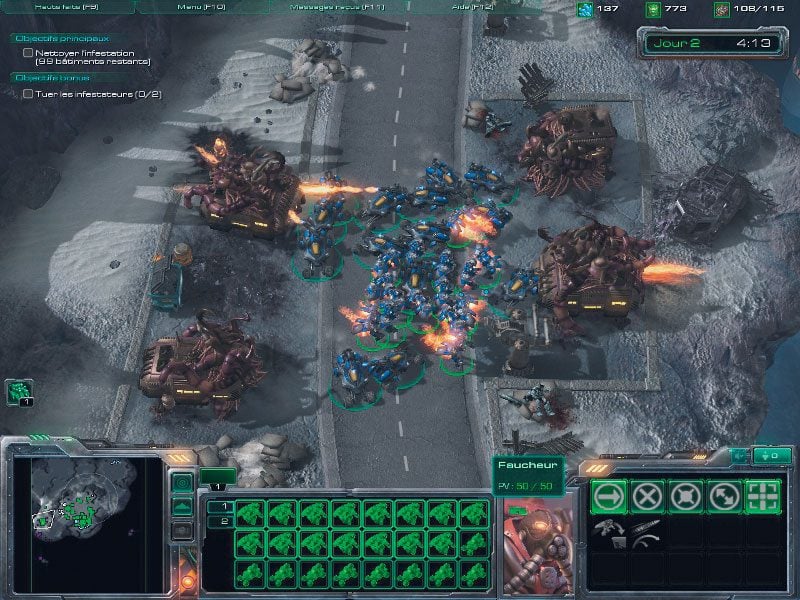Activate the Attack crosshair command
This screenshot has height=600, width=800.
click(x=762, y=496)
